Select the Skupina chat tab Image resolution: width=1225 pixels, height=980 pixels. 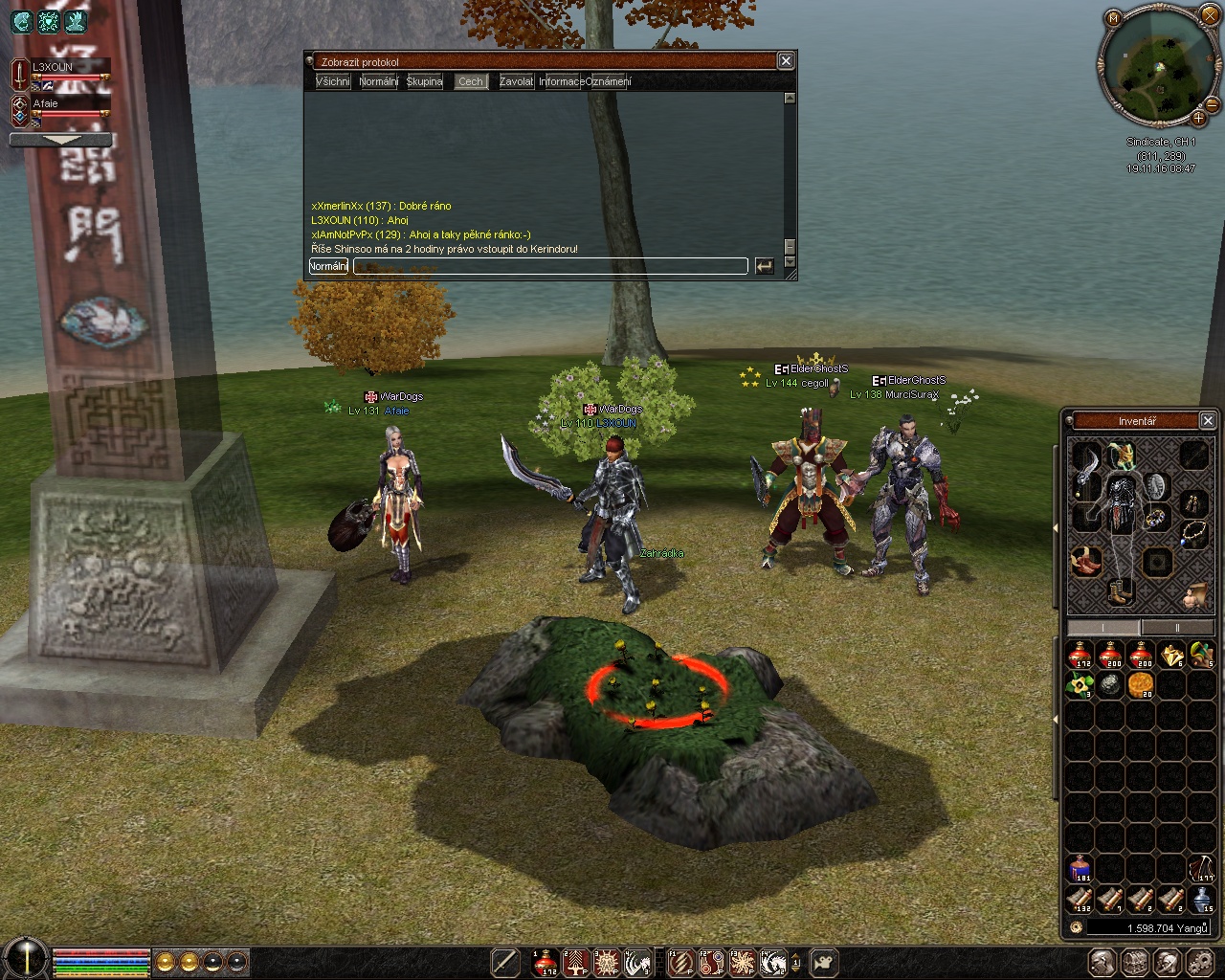[x=424, y=81]
